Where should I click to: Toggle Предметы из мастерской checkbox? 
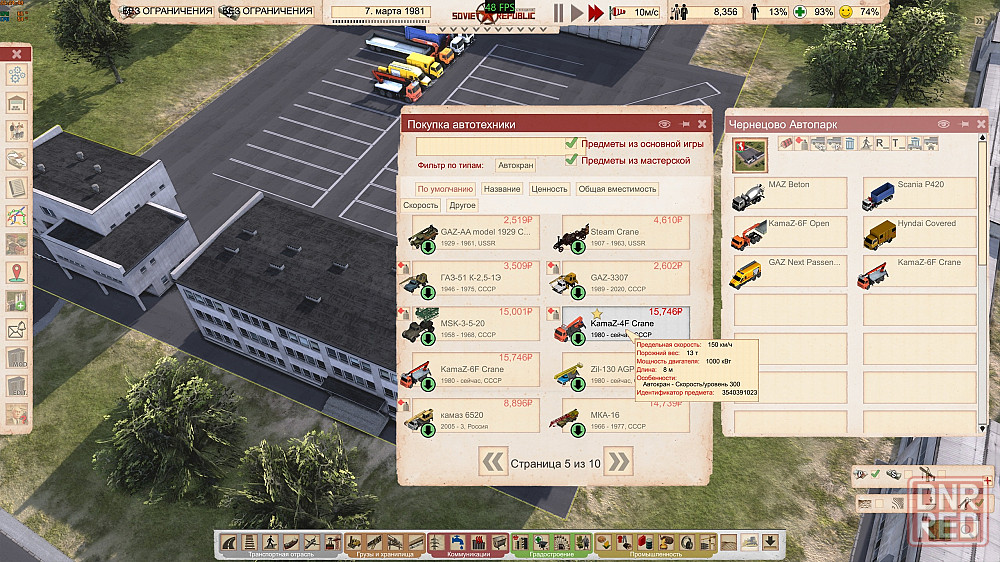pyautogui.click(x=572, y=160)
